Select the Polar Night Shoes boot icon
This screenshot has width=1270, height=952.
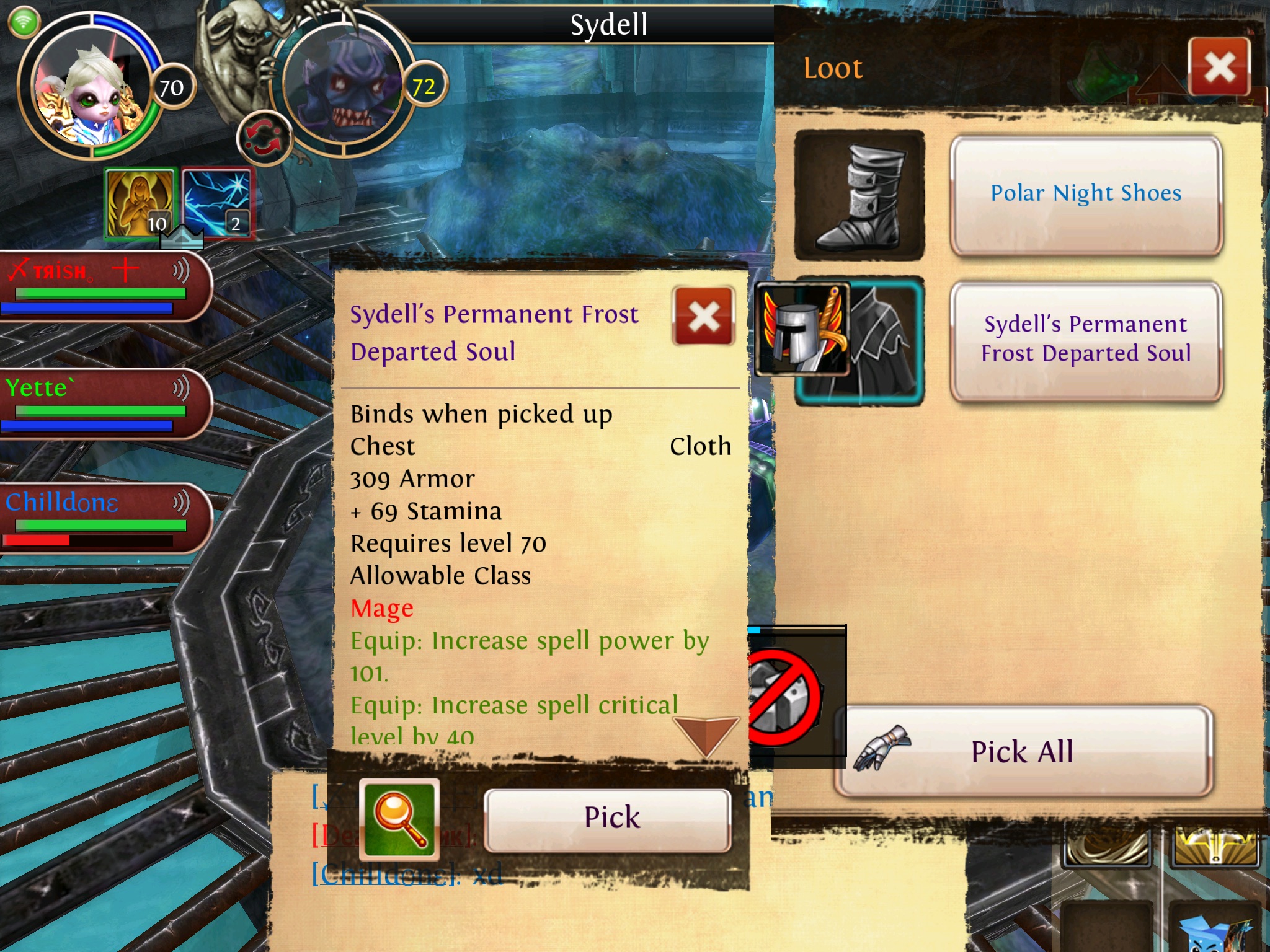859,195
